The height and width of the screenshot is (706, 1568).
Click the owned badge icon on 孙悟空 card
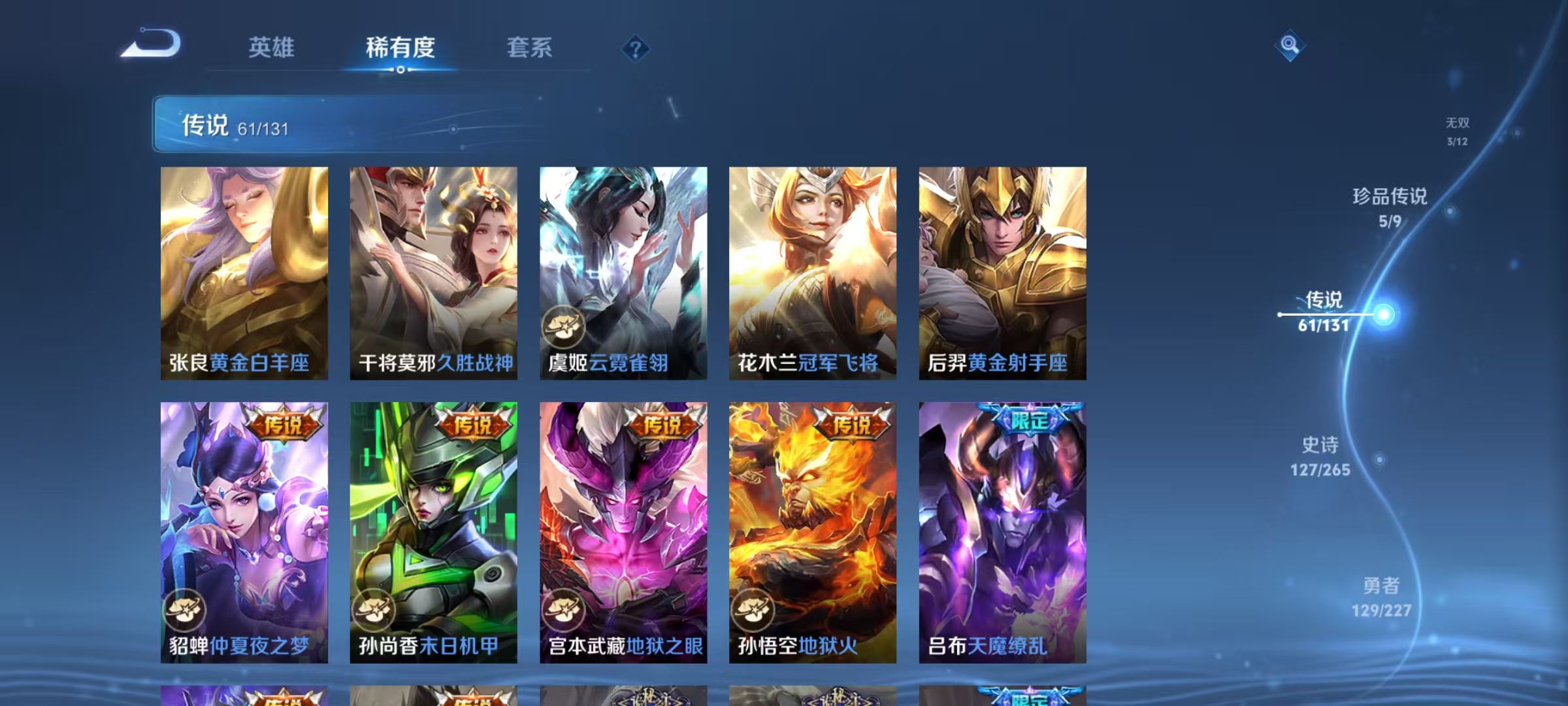754,609
